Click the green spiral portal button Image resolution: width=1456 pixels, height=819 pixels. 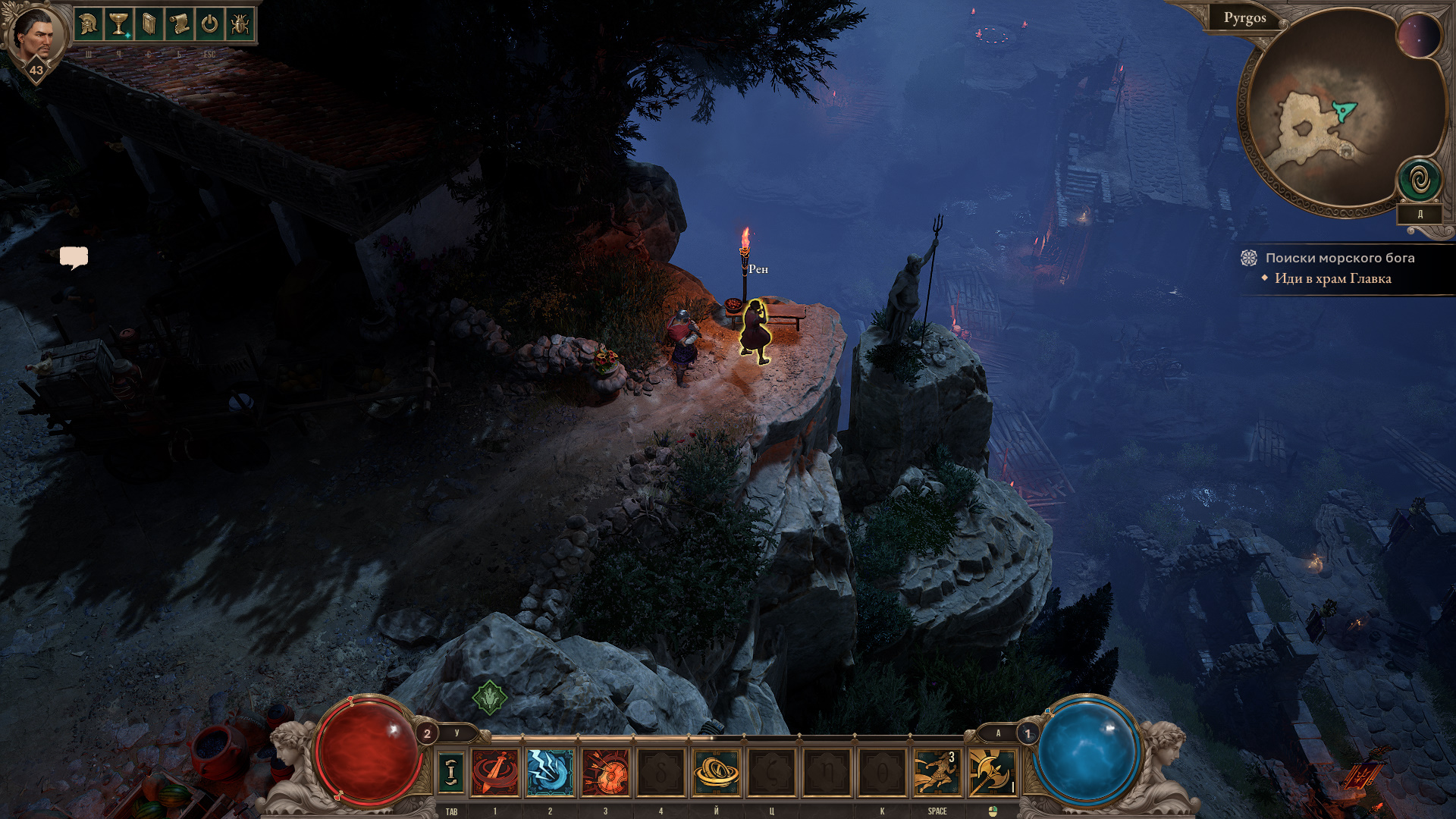point(1420,180)
